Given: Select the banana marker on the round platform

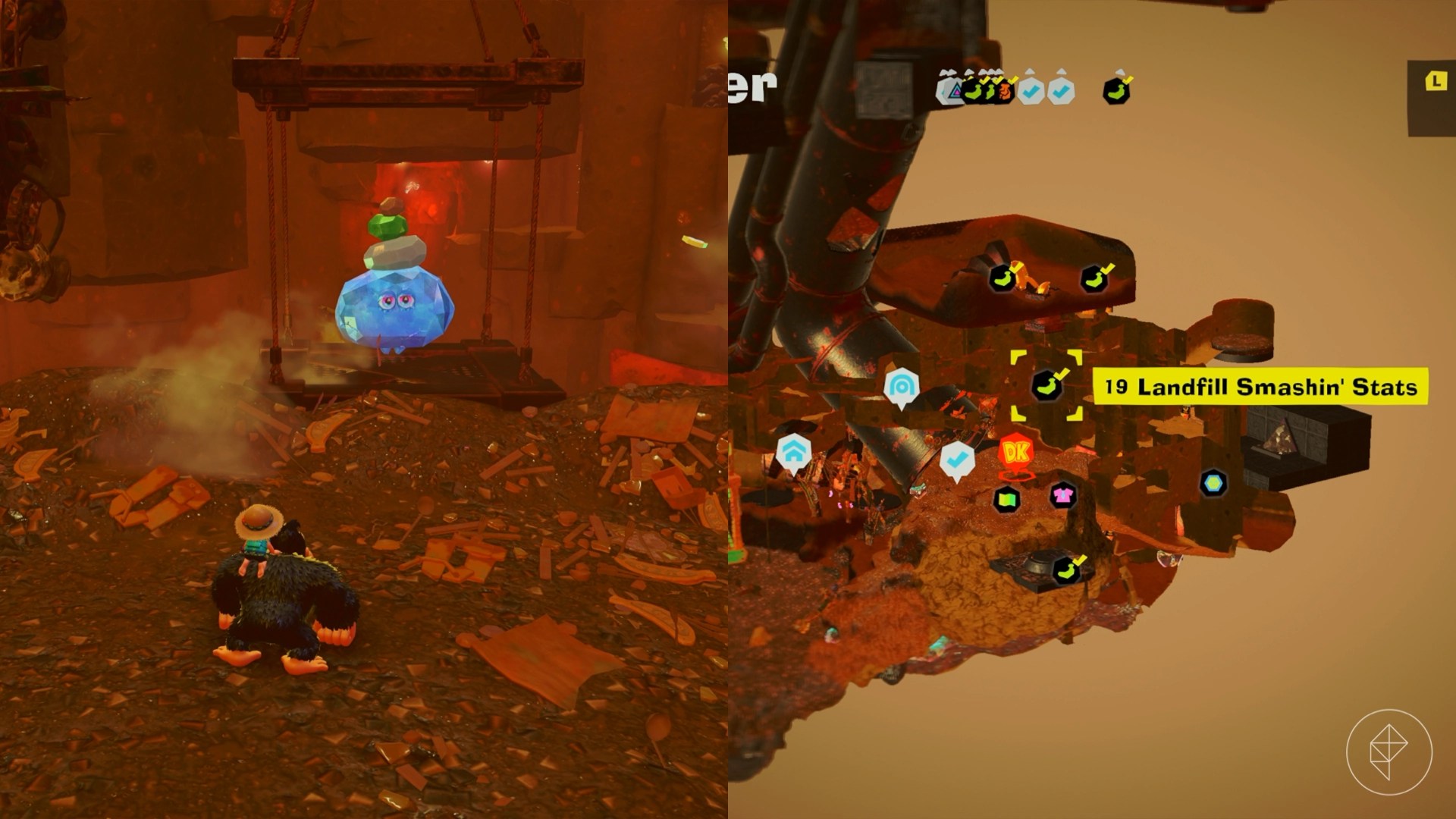Looking at the screenshot, I should point(1066,570).
